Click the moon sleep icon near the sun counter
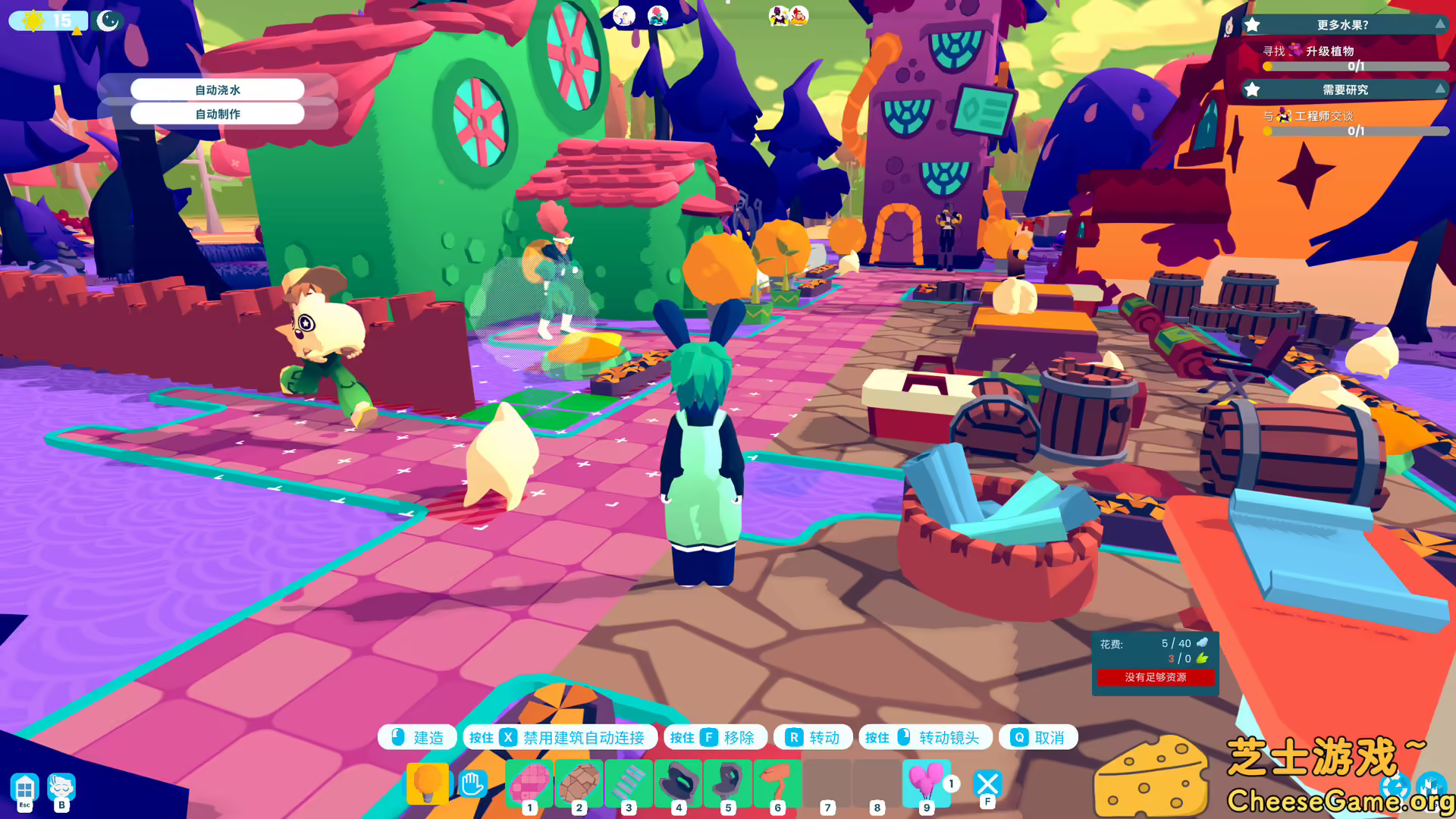The image size is (1456, 819). point(108,20)
